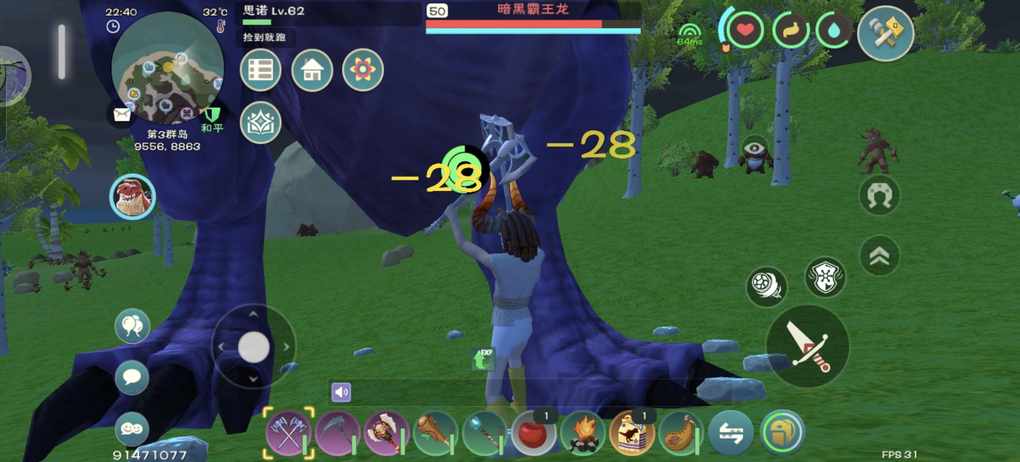The image size is (1020, 462).
Task: Click the hotbar swap arrows button
Action: [x=731, y=434]
